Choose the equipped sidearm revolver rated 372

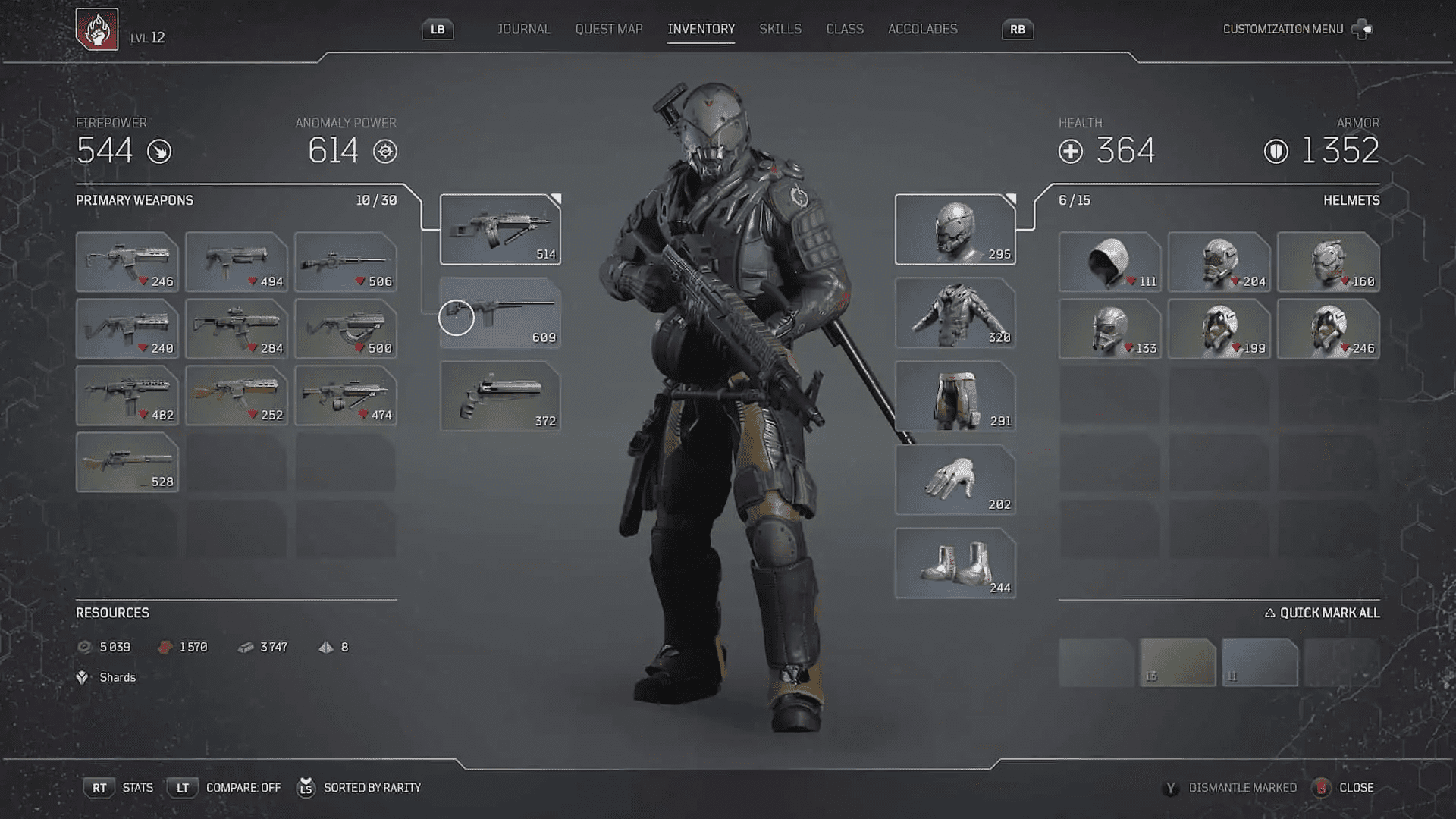pyautogui.click(x=500, y=396)
